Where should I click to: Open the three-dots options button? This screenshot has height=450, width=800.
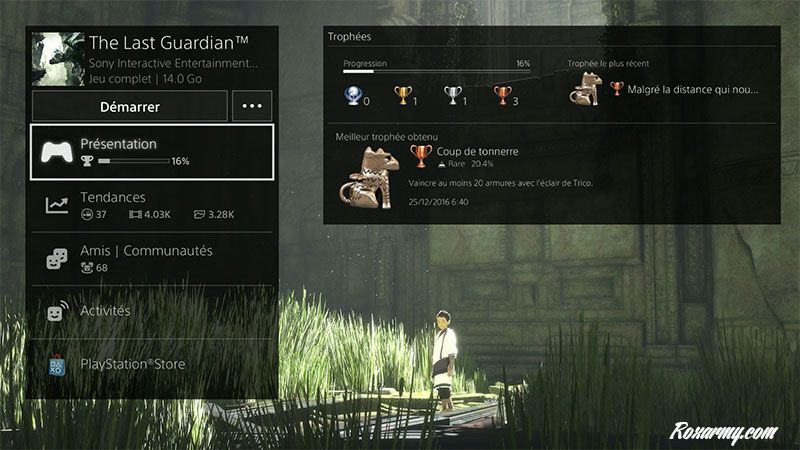click(252, 106)
